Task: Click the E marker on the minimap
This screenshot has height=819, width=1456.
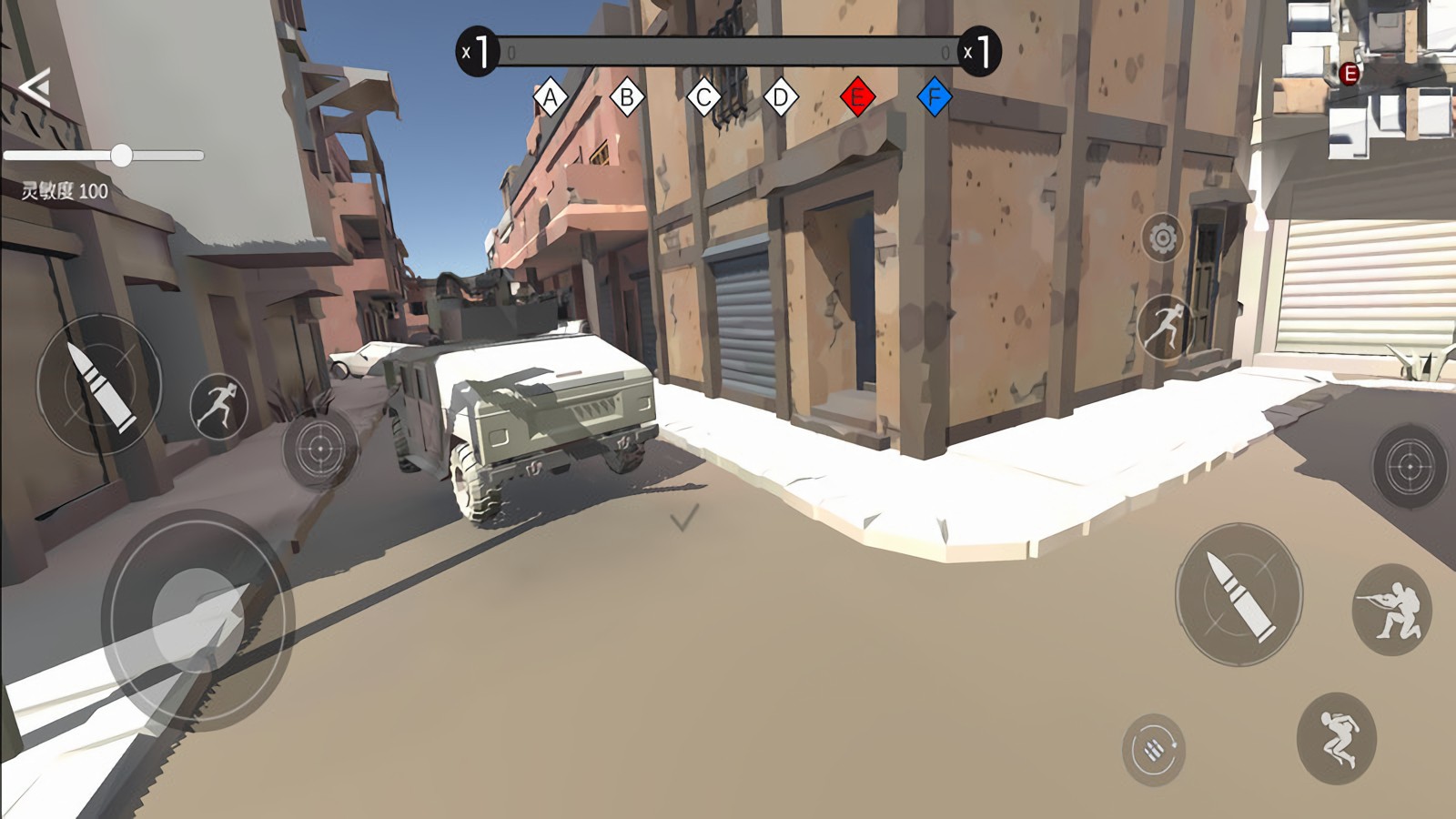Action: click(x=1350, y=74)
